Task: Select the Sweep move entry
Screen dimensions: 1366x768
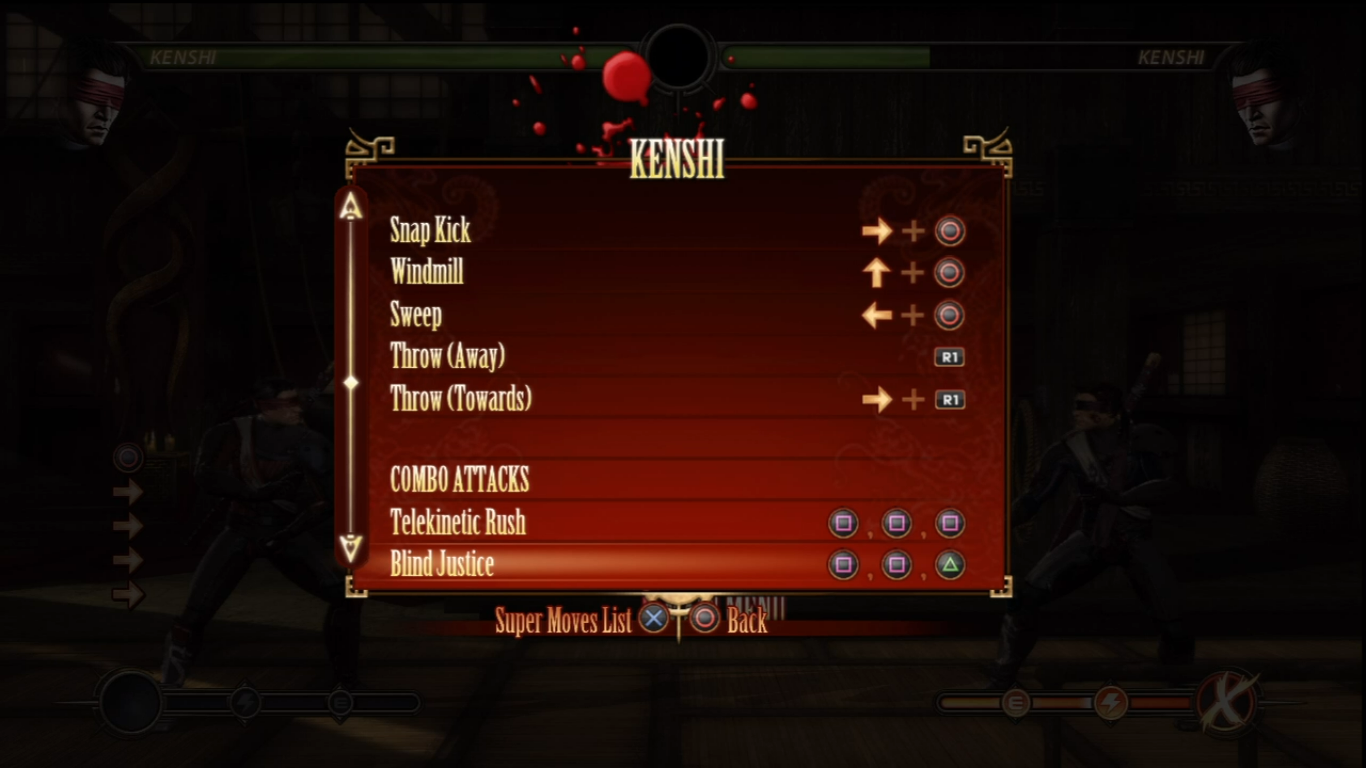Action: 416,316
